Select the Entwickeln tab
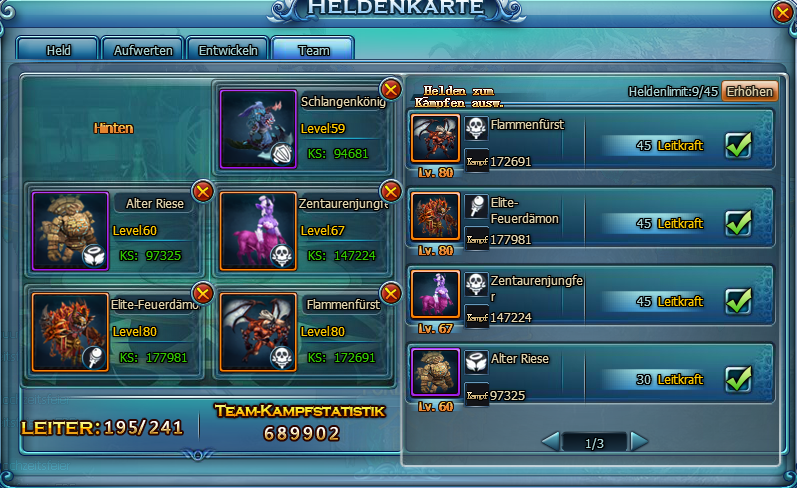The width and height of the screenshot is (797, 488). (228, 50)
